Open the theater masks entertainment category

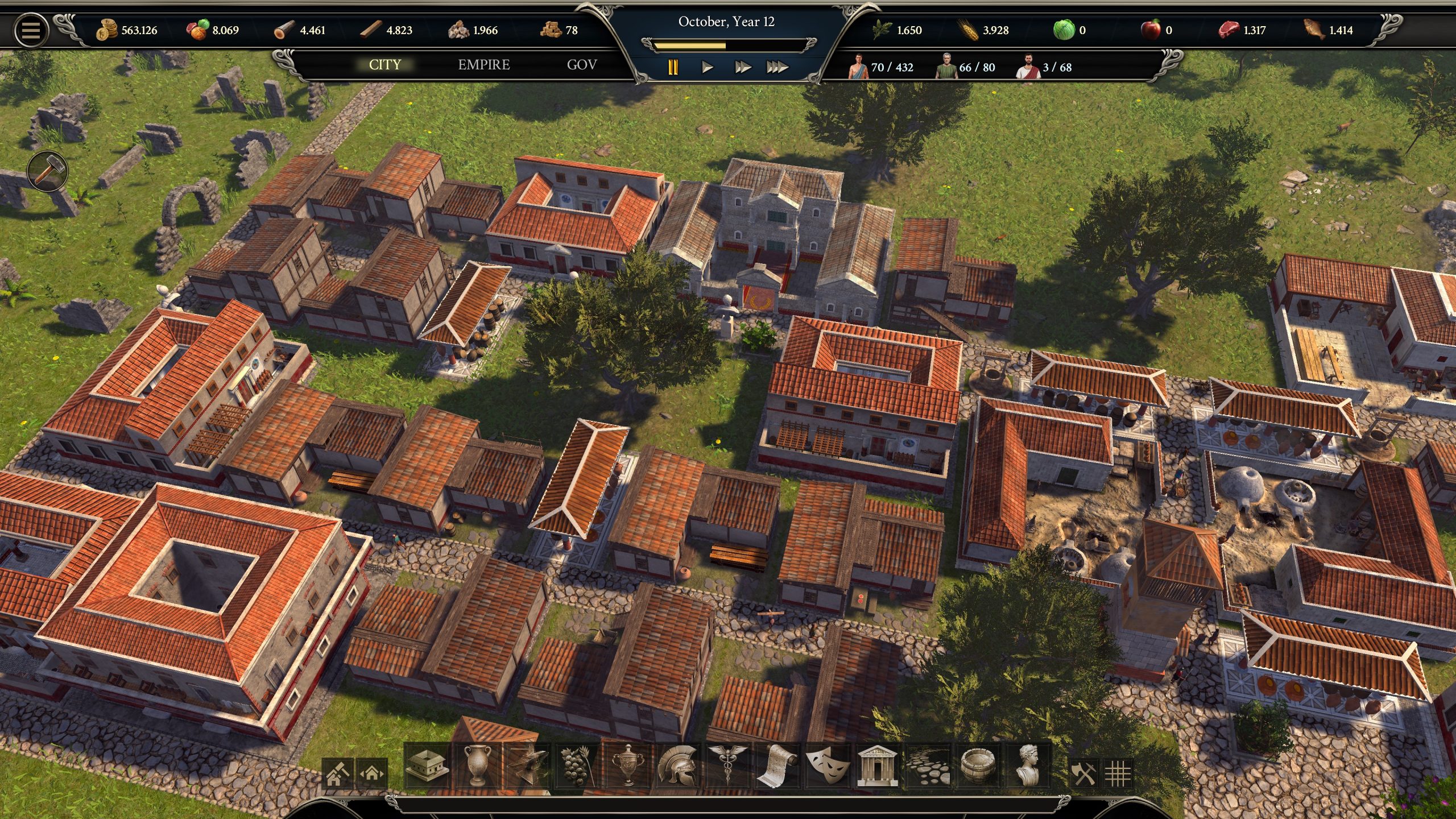826,766
